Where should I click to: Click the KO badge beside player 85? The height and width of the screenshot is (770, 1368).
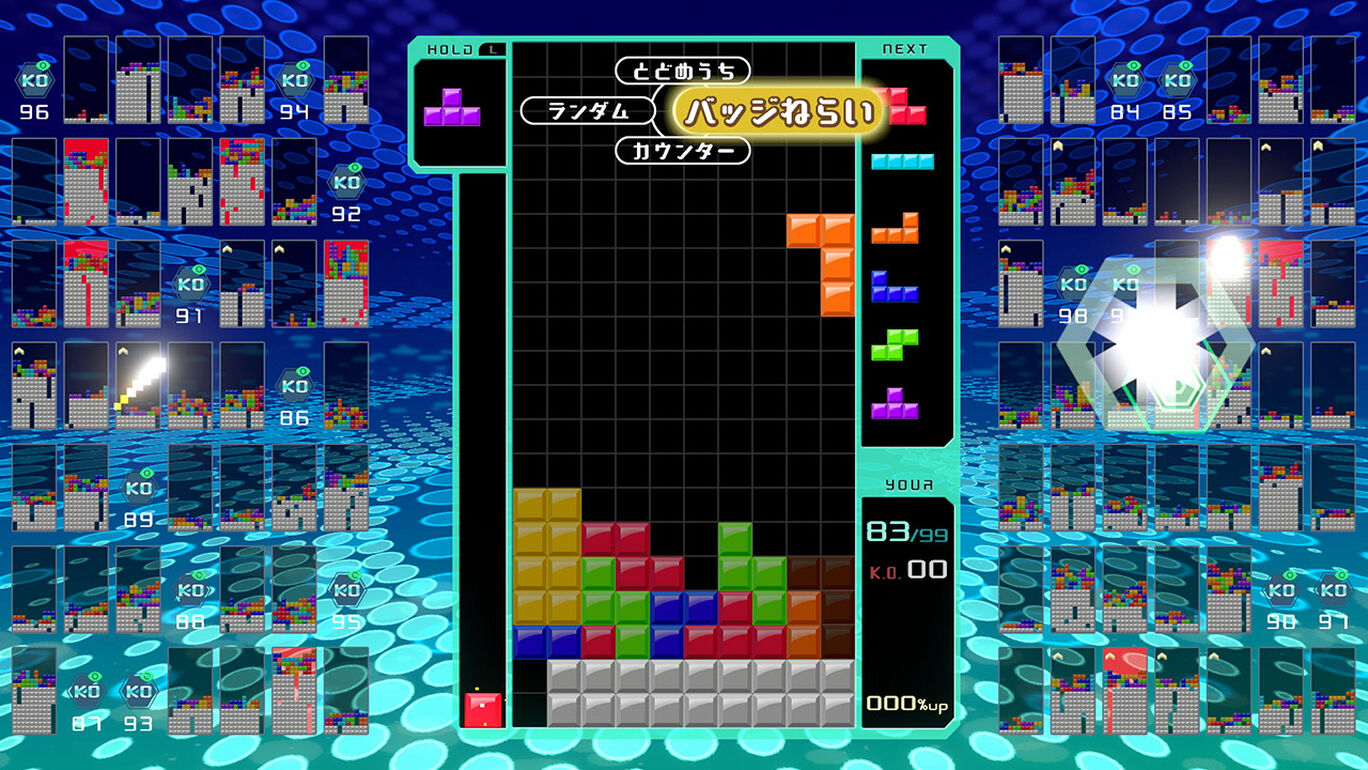(1177, 82)
